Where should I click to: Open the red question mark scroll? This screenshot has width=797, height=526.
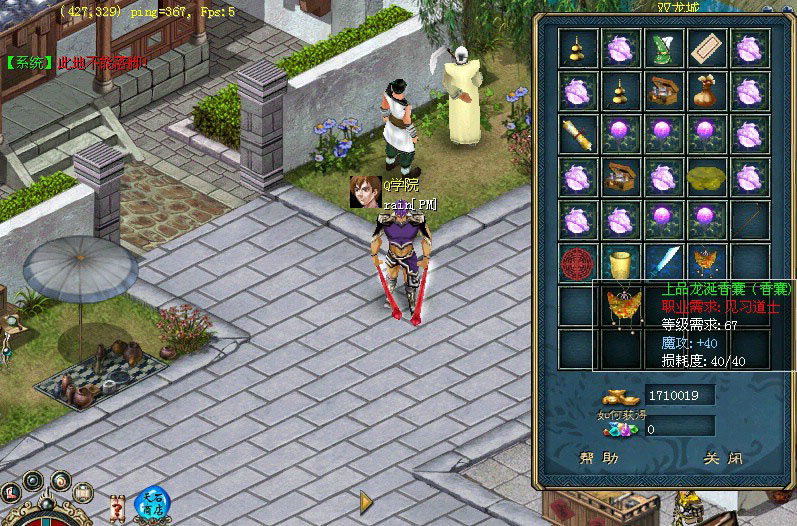click(118, 507)
